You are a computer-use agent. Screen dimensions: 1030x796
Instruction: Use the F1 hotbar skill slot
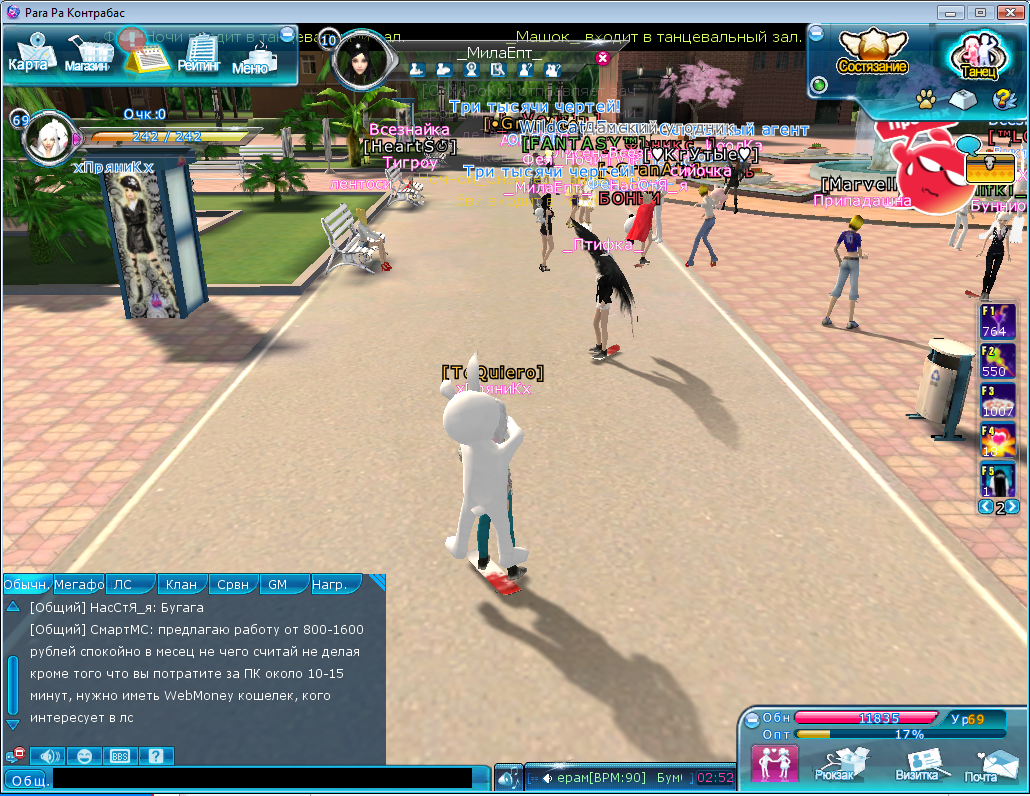pos(997,321)
